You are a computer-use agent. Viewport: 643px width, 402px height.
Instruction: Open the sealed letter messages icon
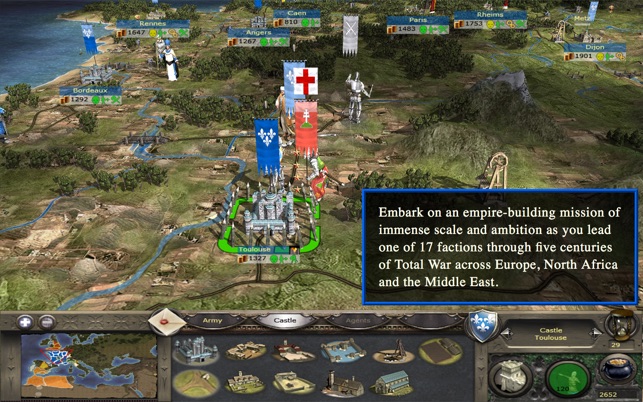pos(162,322)
